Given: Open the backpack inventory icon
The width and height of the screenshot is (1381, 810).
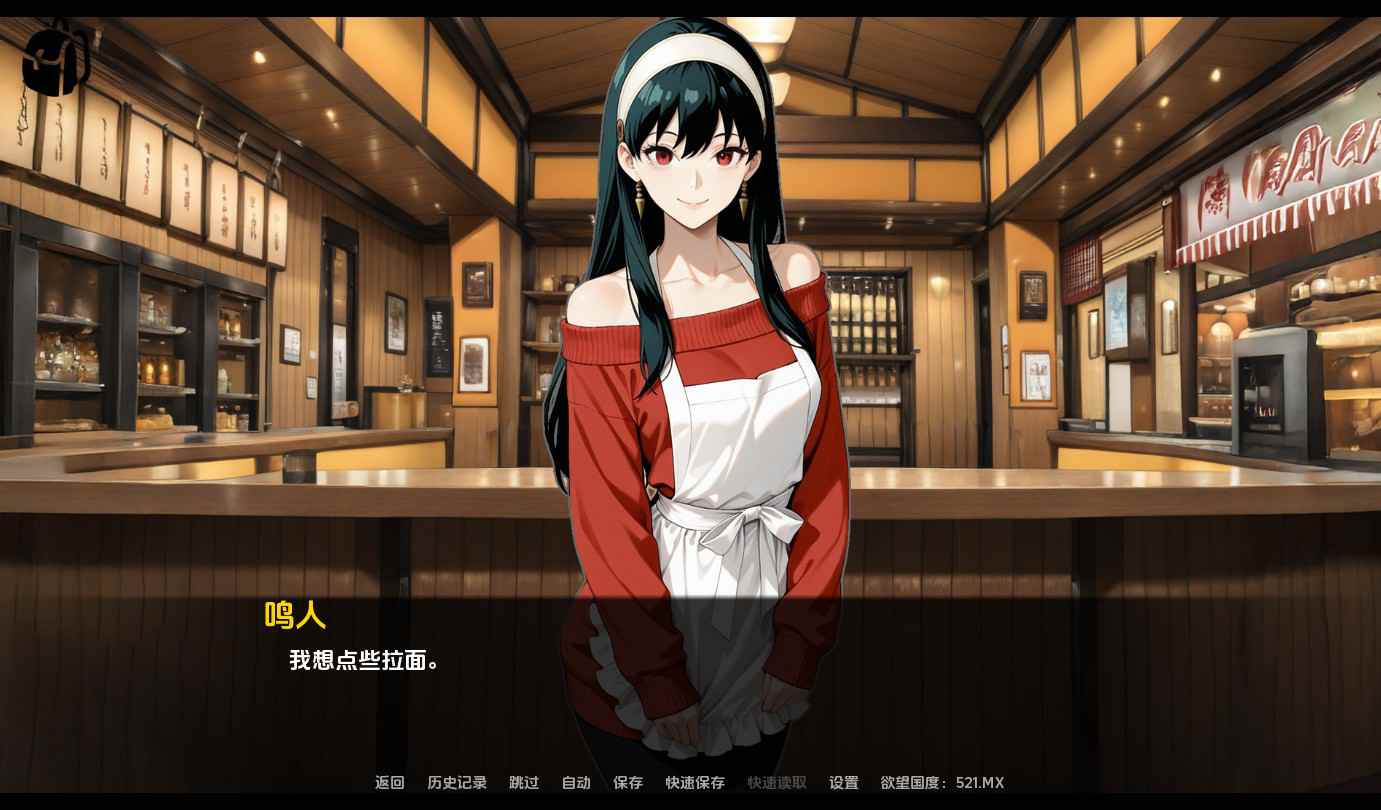Looking at the screenshot, I should 57,58.
